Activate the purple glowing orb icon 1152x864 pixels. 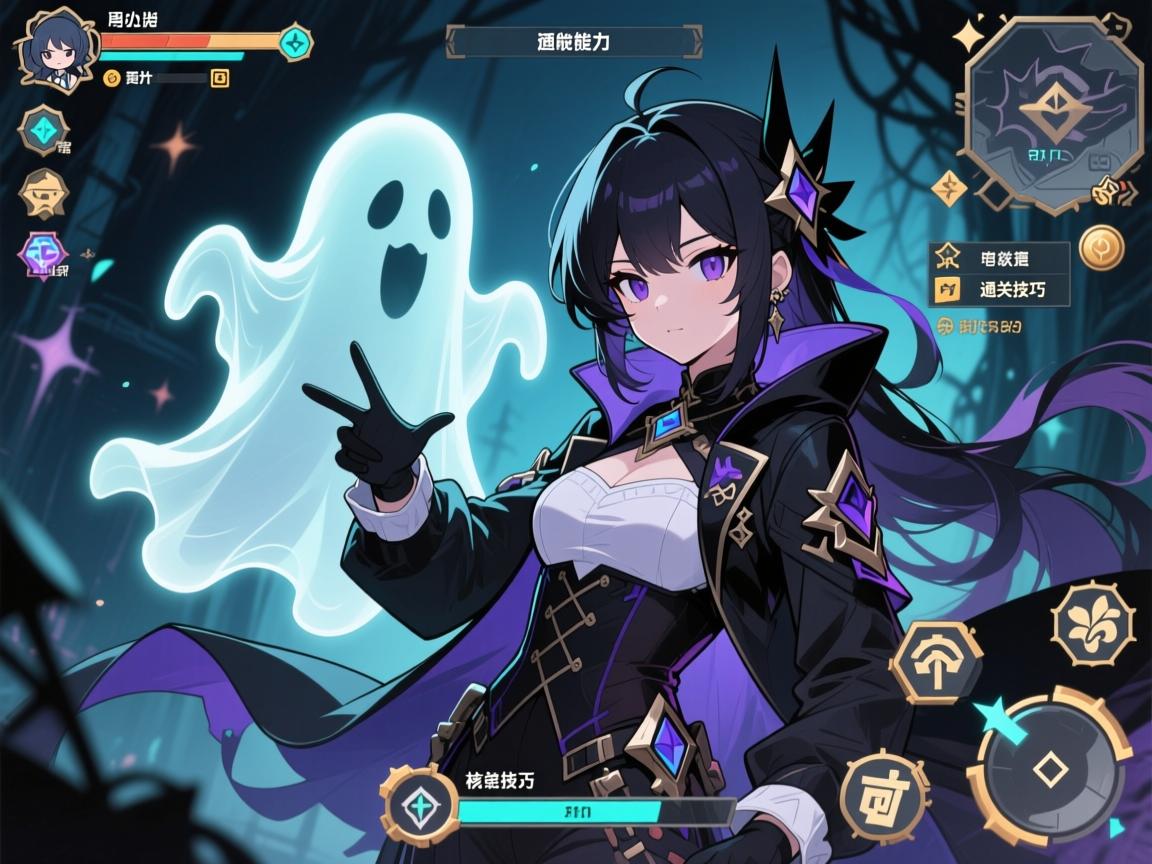[43, 254]
